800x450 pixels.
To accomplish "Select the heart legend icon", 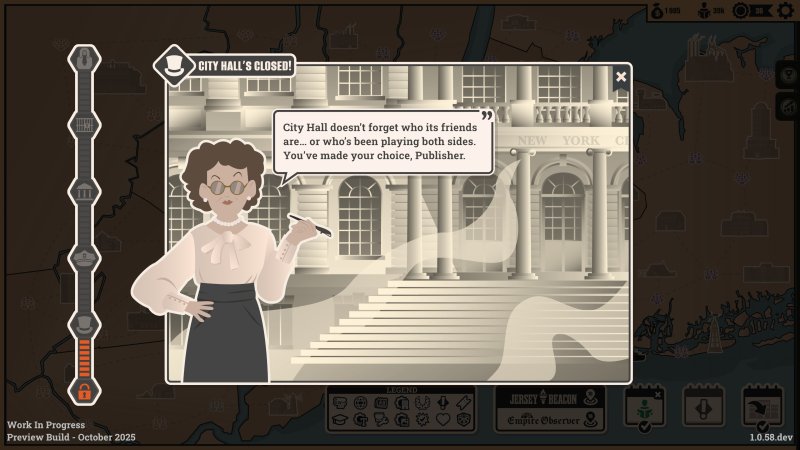I will pos(443,420).
